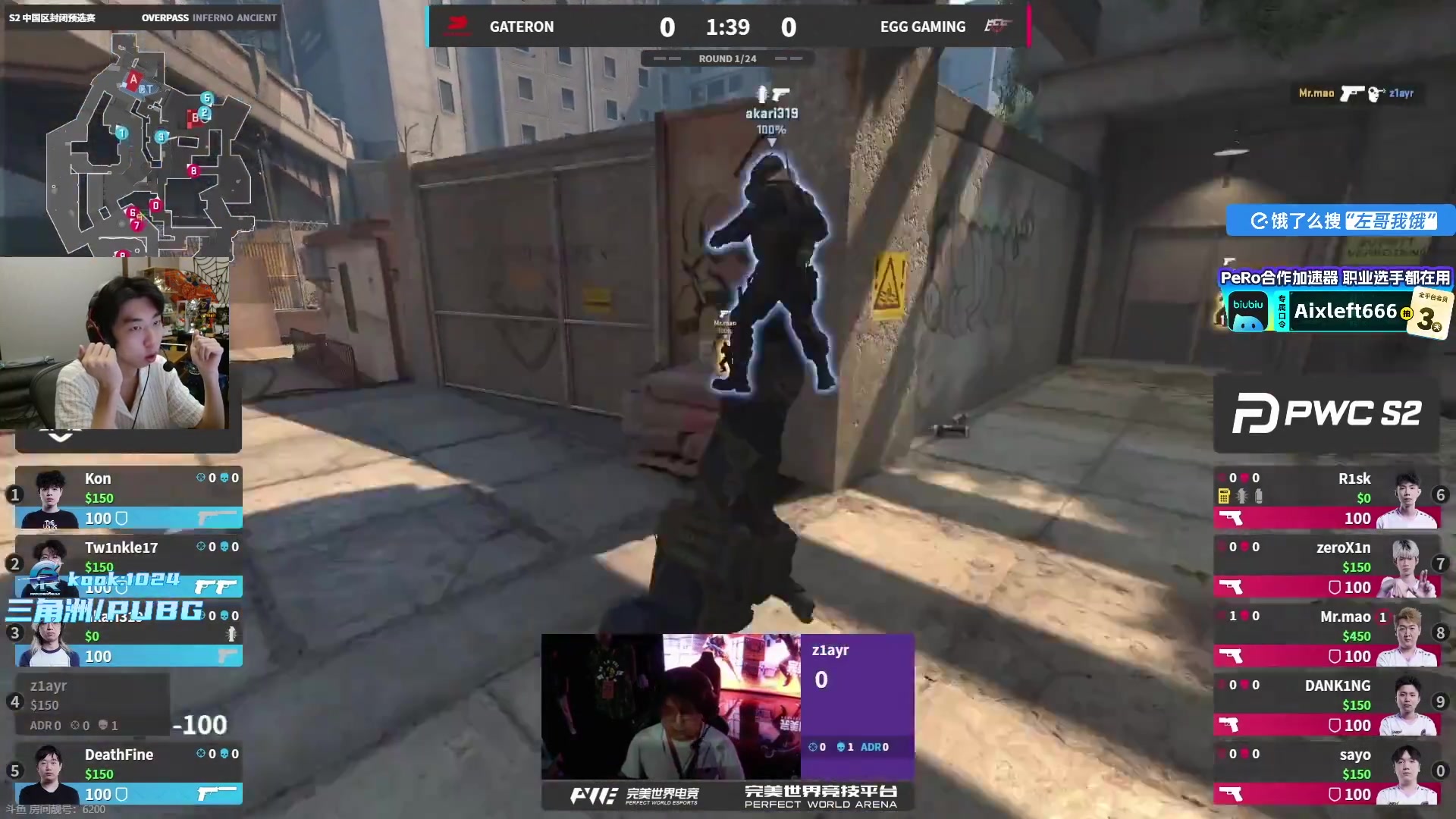This screenshot has height=819, width=1456.
Task: Click the streamer webcam overlay
Action: (121, 345)
